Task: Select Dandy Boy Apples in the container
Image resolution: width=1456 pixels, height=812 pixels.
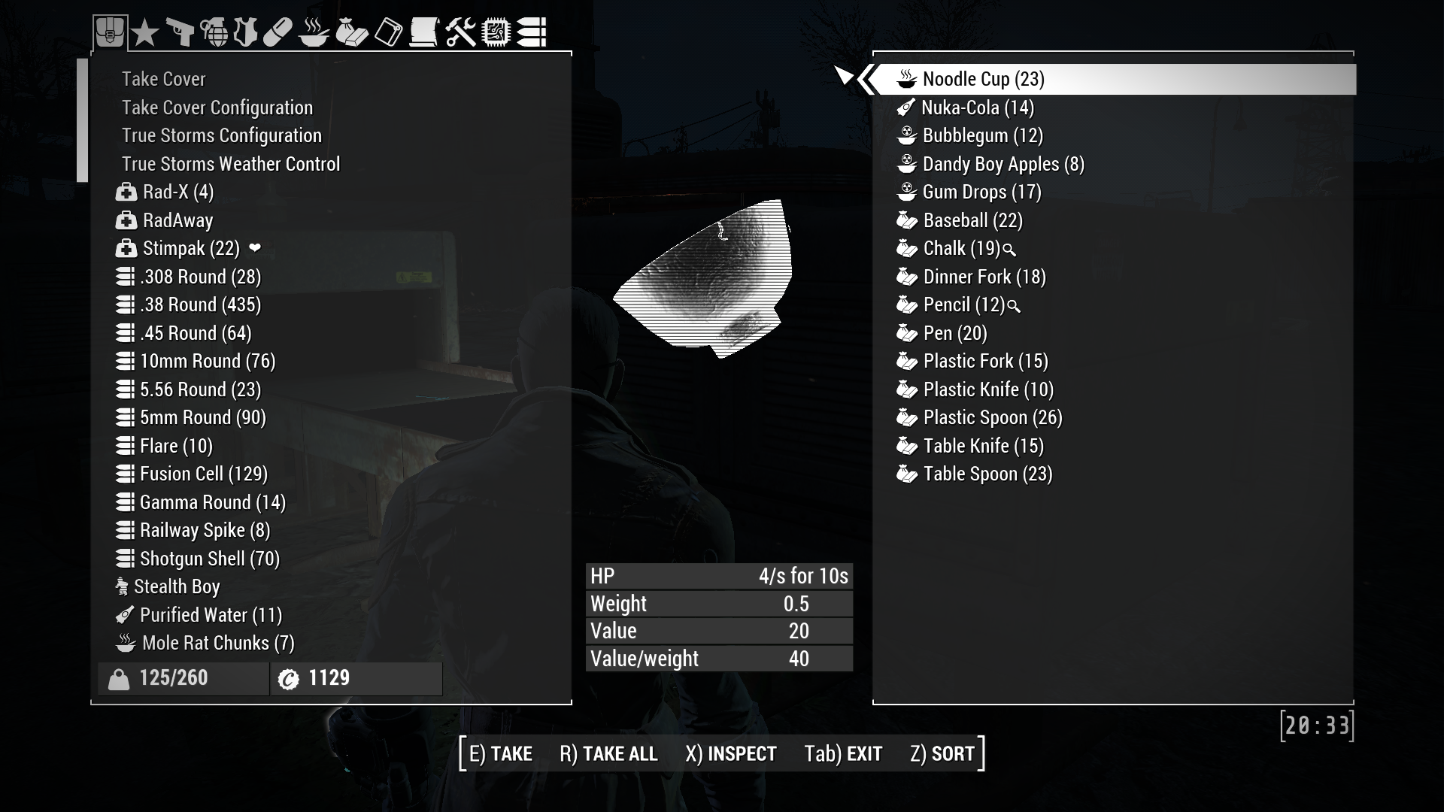Action: pyautogui.click(x=1003, y=164)
